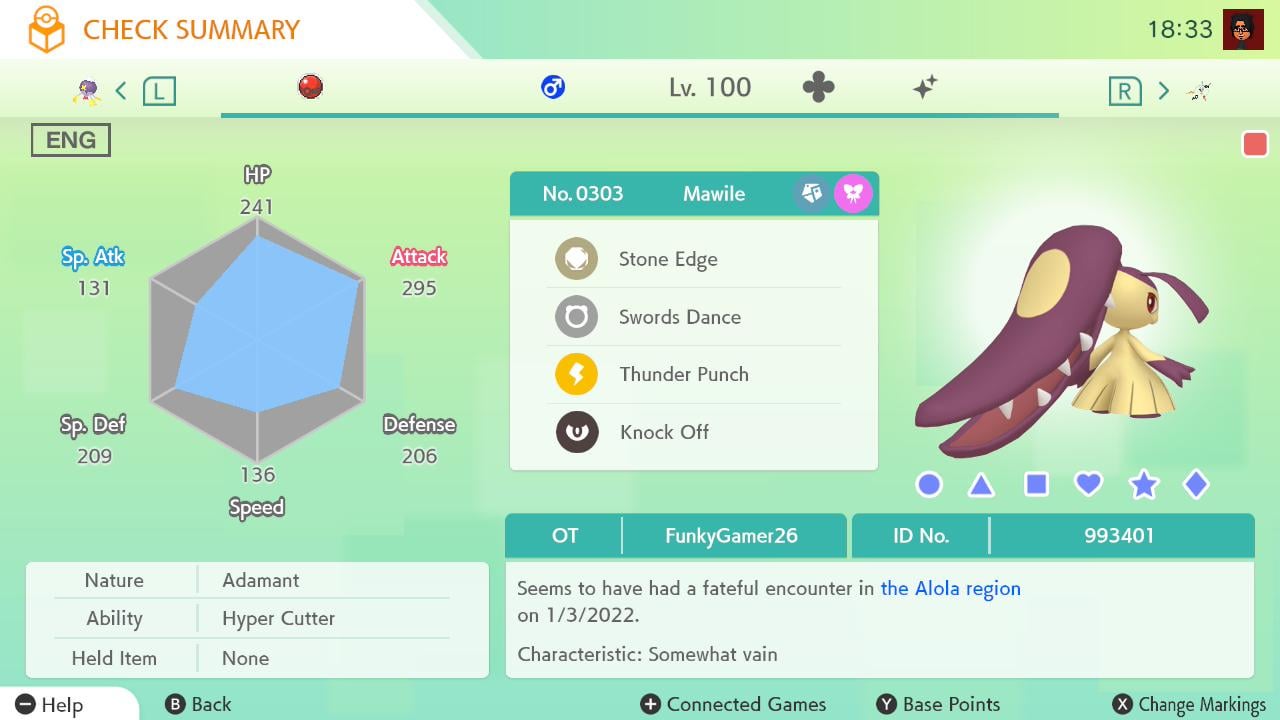Toggle the square marking

1036,485
